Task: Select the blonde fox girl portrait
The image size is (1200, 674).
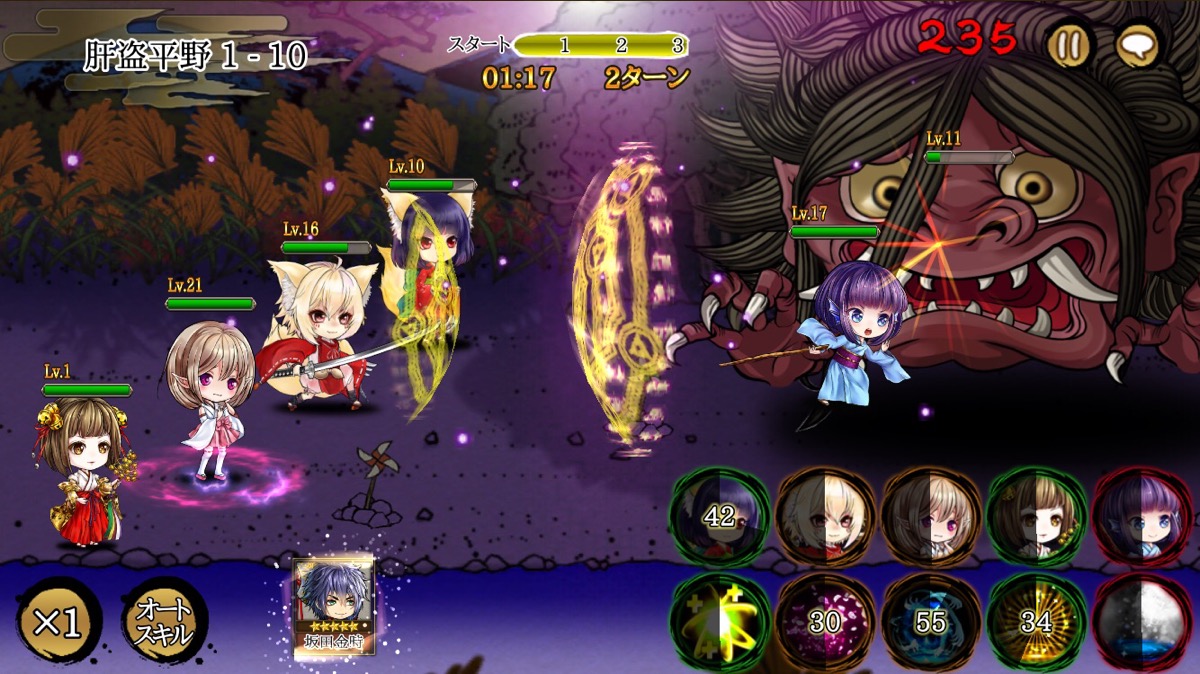Action: point(826,517)
